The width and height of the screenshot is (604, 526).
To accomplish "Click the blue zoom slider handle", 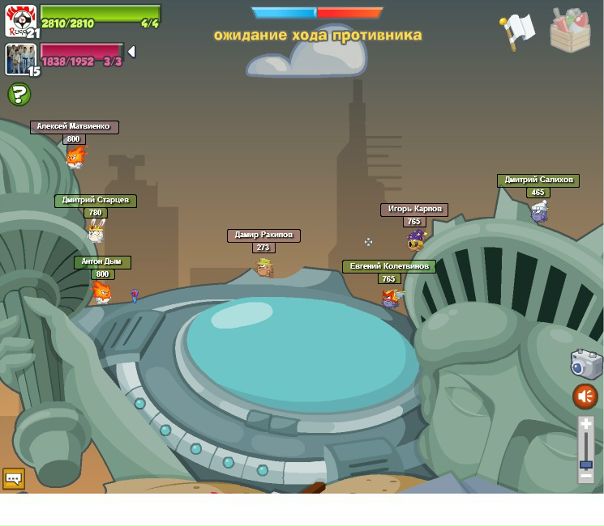I will click(x=586, y=463).
